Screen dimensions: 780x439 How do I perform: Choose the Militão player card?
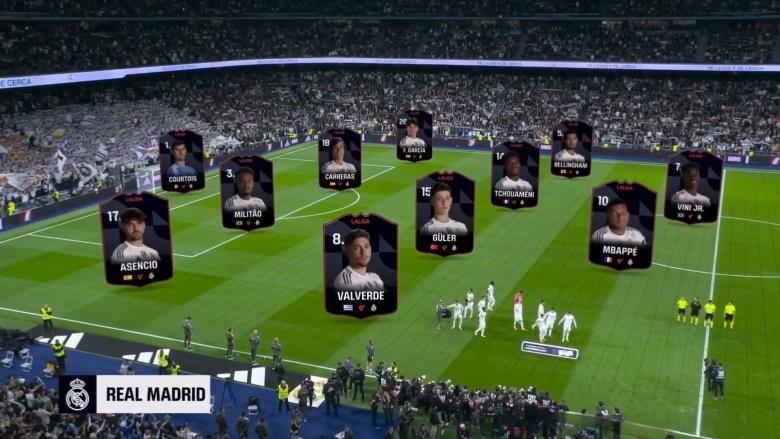pos(247,192)
